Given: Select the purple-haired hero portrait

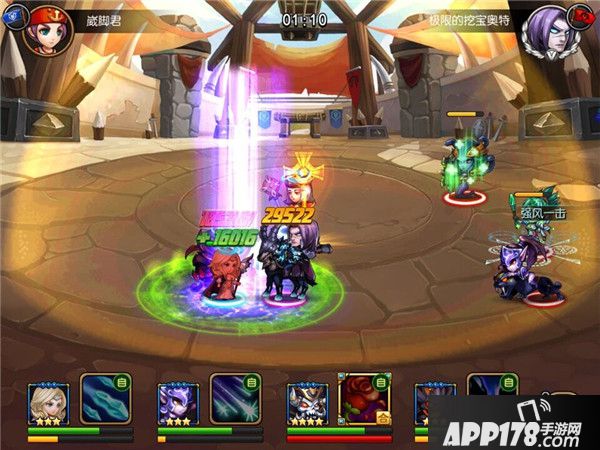Looking at the screenshot, I should click(178, 403).
